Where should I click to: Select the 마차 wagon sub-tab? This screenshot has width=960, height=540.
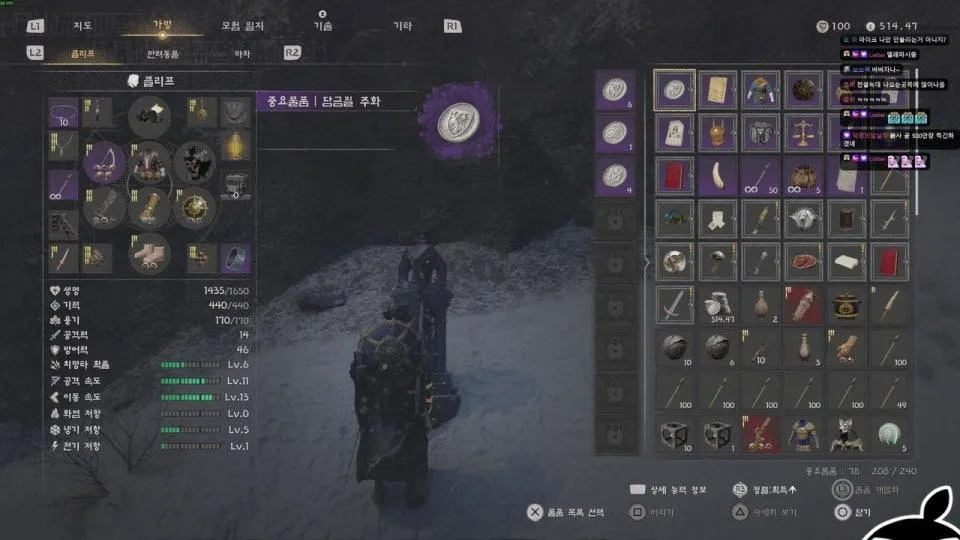[242, 53]
